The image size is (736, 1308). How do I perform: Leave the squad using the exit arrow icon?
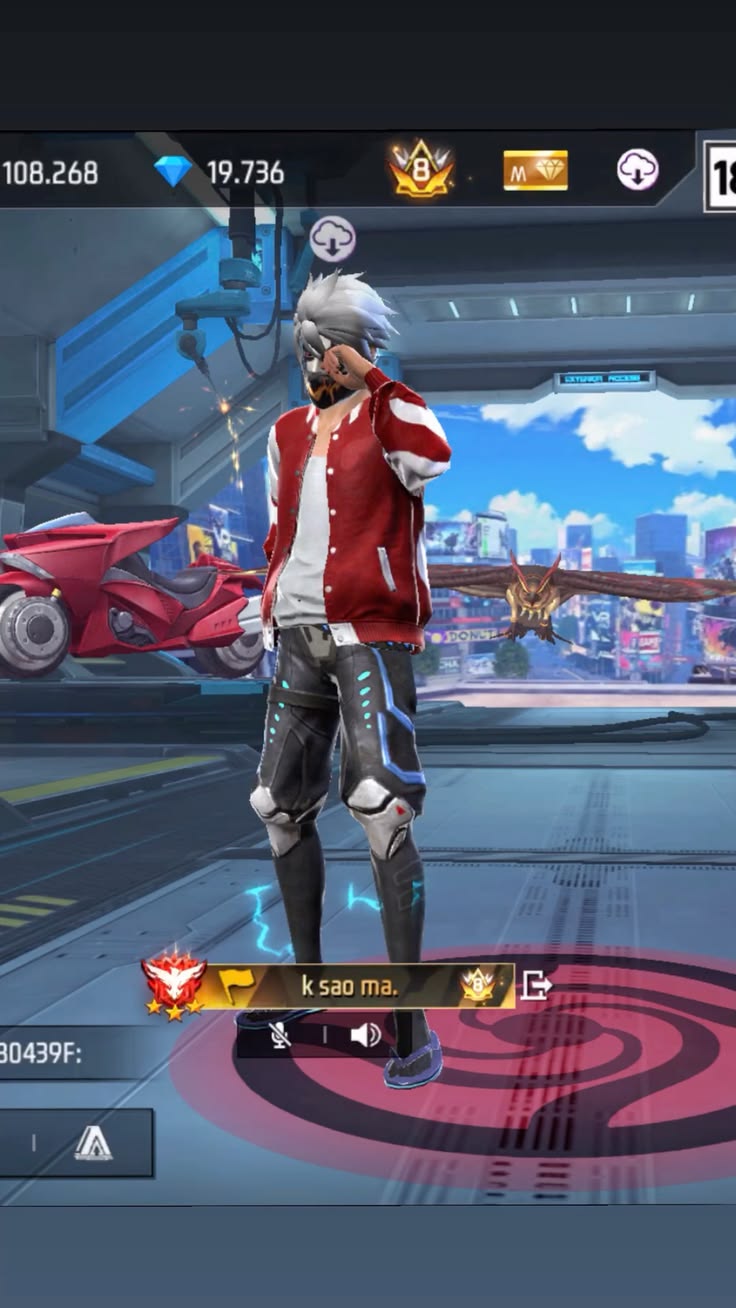[x=536, y=987]
